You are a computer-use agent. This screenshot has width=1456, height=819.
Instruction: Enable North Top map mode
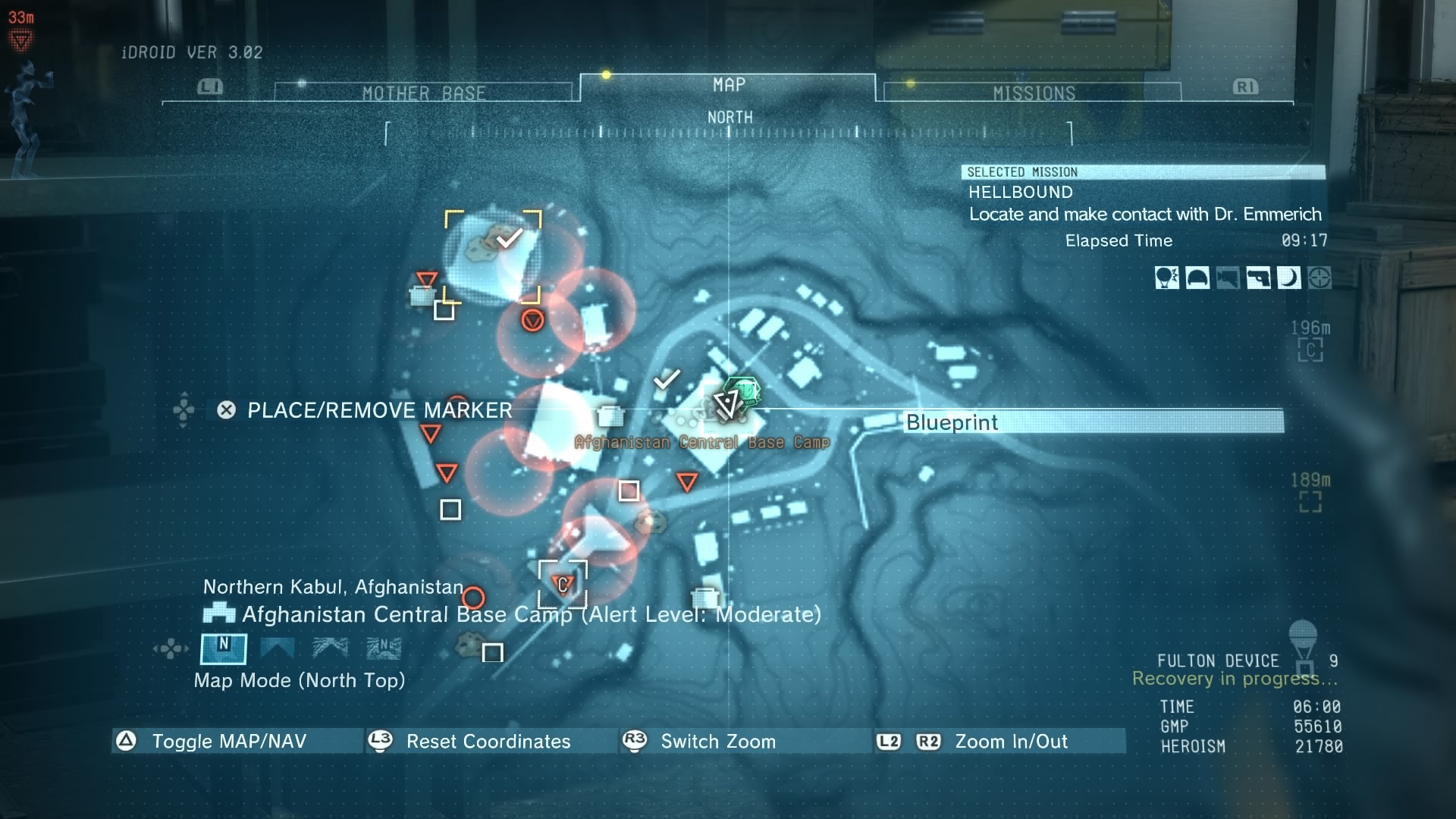pos(223,649)
